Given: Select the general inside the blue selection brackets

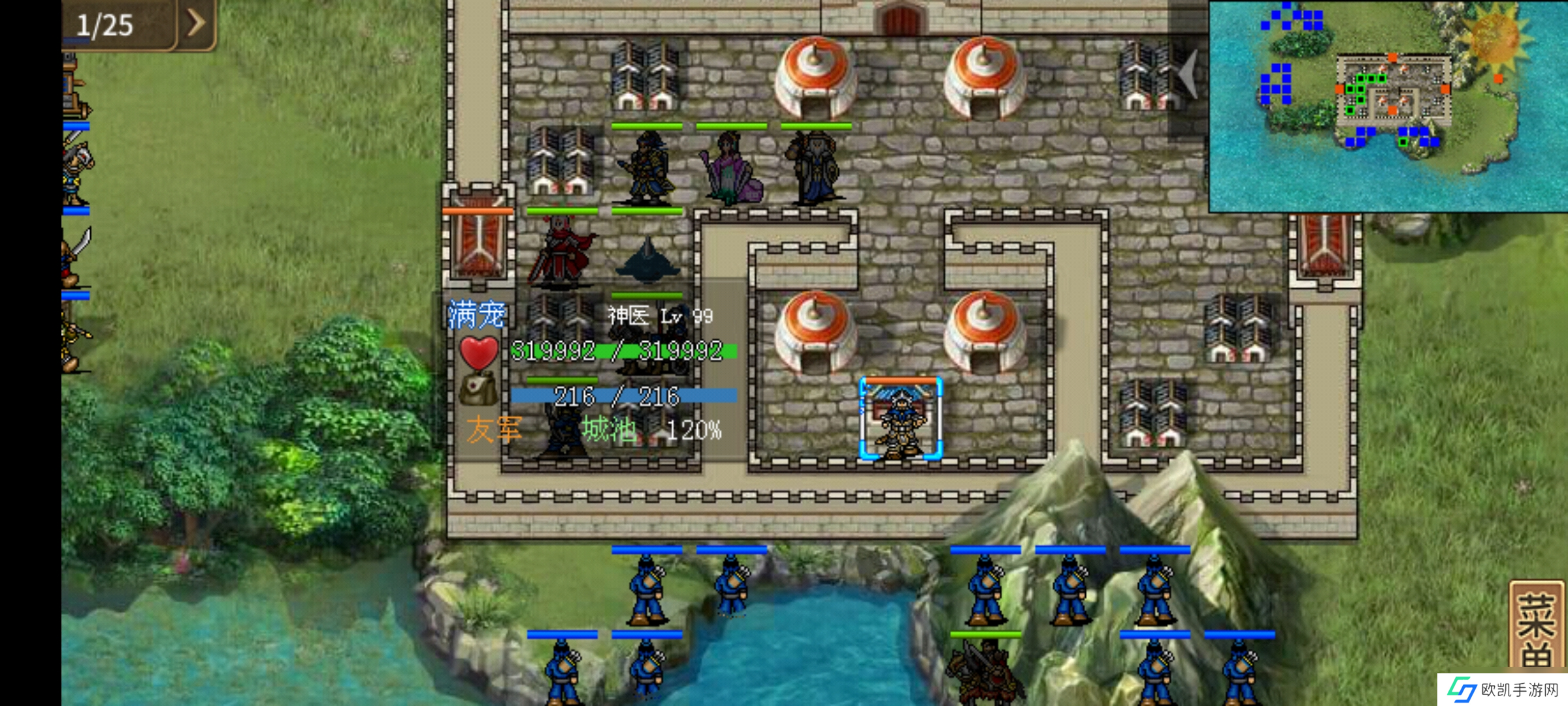Looking at the screenshot, I should point(900,419).
